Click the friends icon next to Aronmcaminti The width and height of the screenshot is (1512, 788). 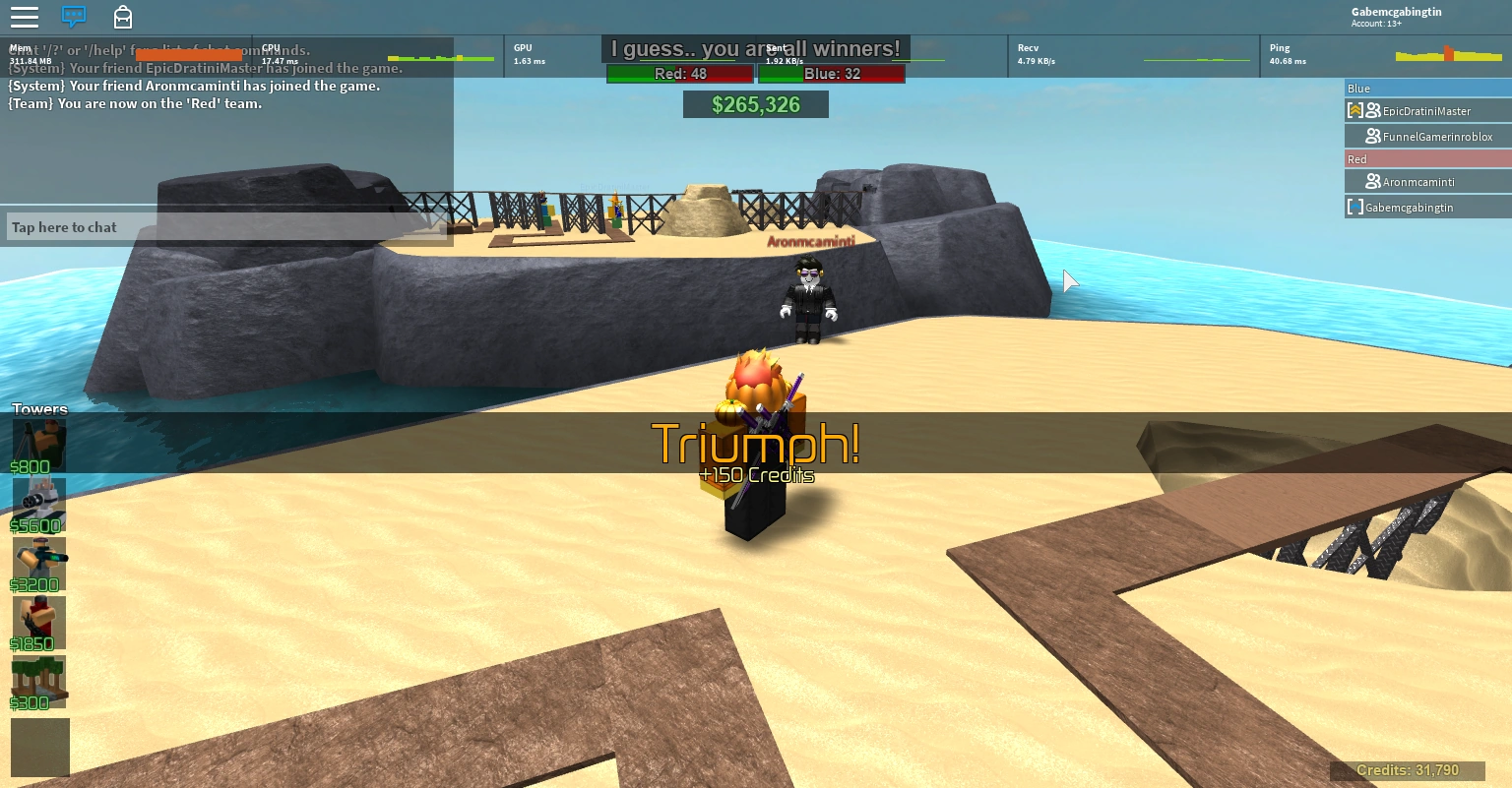click(x=1374, y=181)
